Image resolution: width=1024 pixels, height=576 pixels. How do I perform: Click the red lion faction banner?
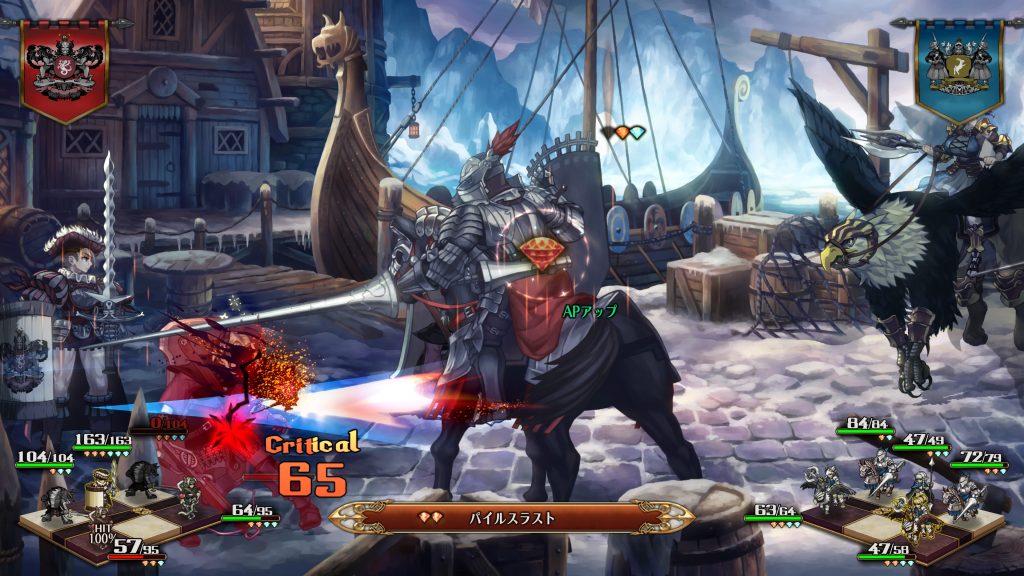click(x=65, y=66)
